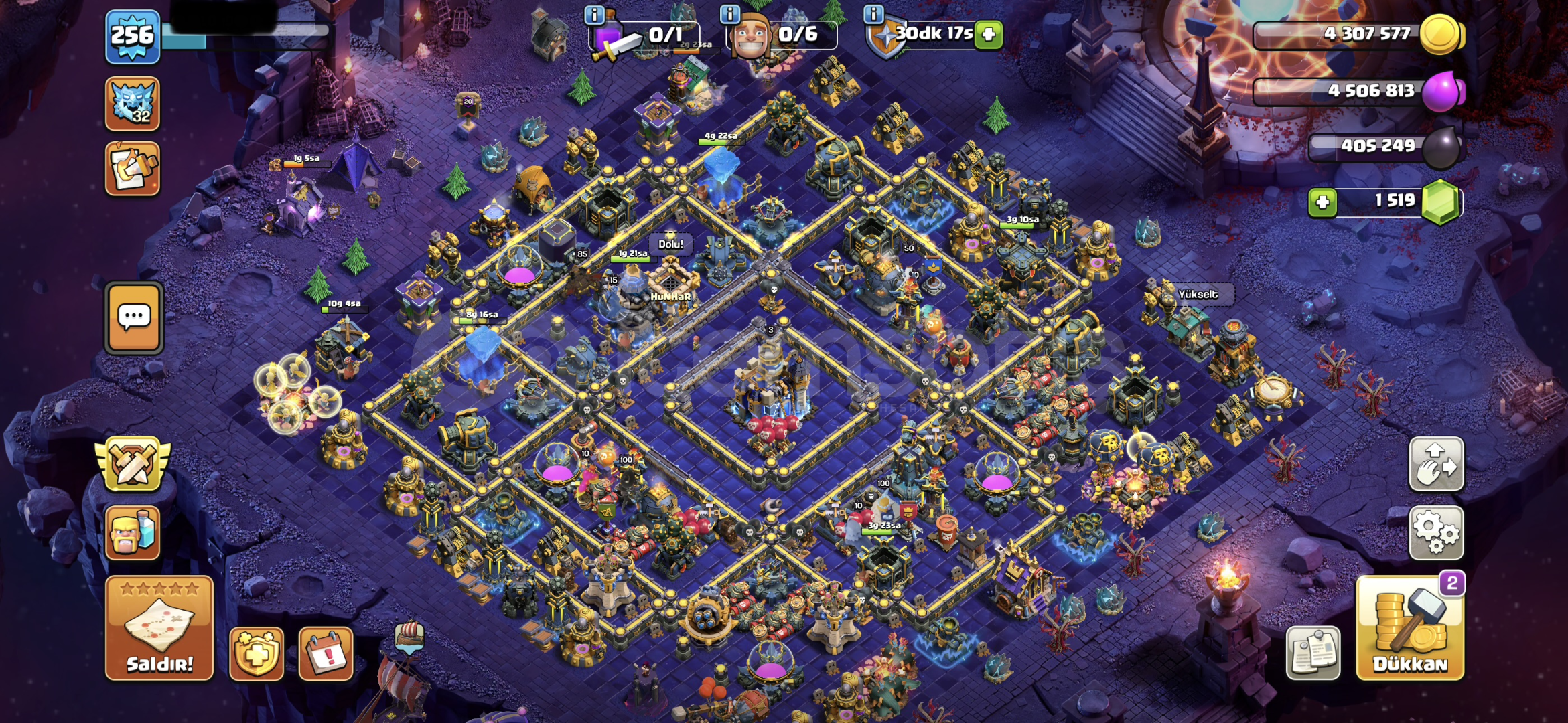Open the settings gears menu
1568x723 pixels.
pos(1436,532)
